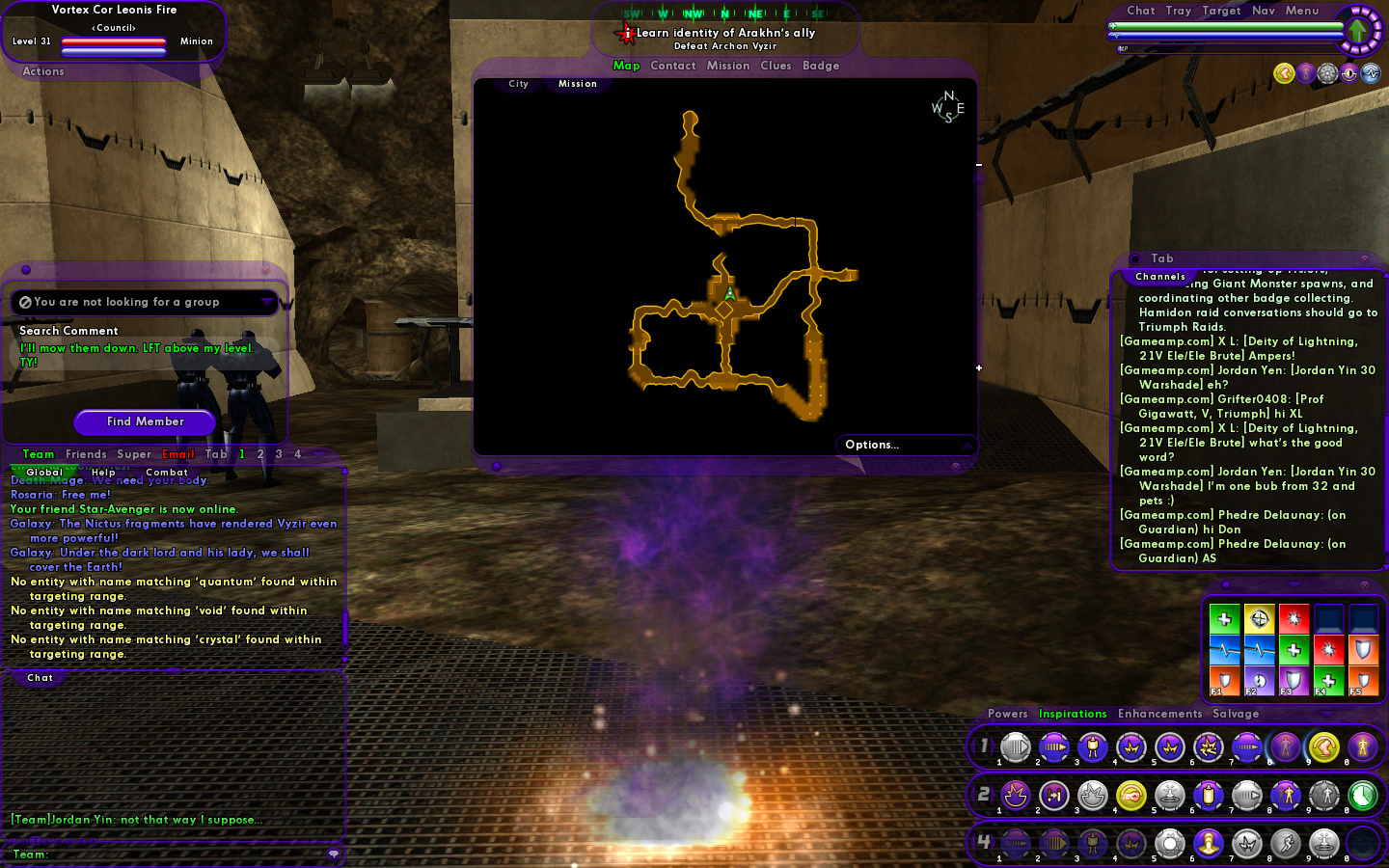
Task: Open the Actions menu under character name
Action: pyautogui.click(x=43, y=71)
